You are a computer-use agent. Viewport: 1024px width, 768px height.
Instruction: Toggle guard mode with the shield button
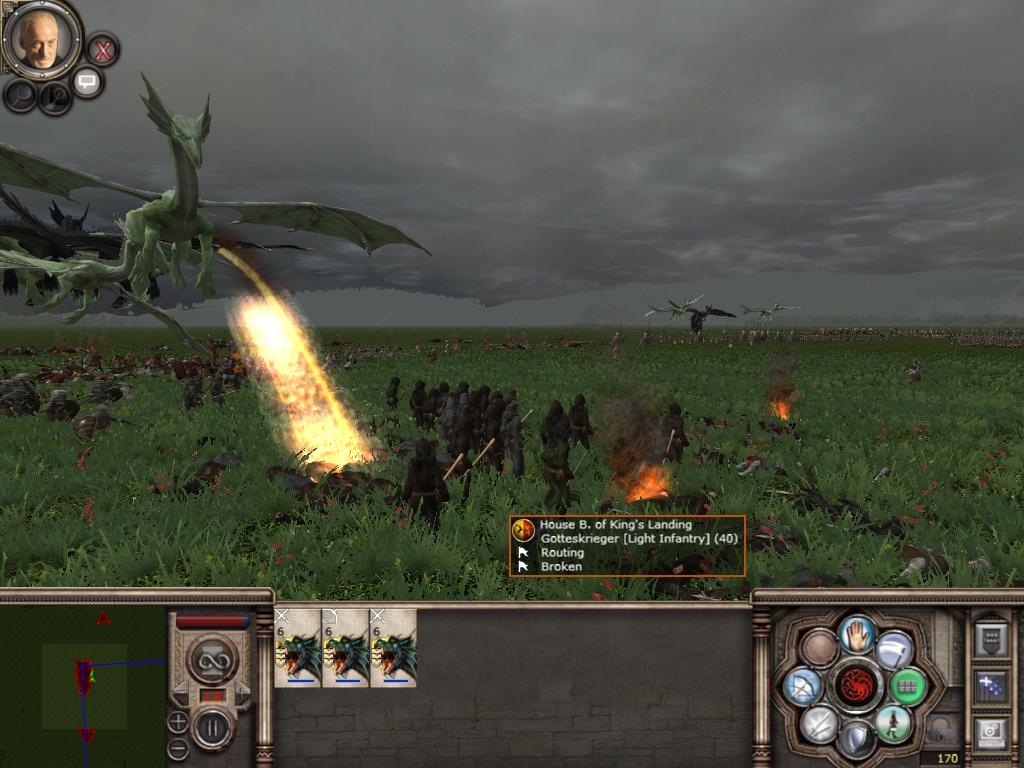(x=857, y=740)
